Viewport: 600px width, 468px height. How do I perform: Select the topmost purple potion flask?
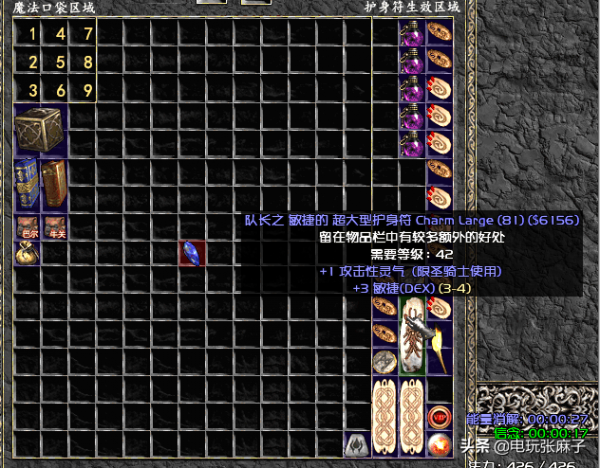click(410, 34)
